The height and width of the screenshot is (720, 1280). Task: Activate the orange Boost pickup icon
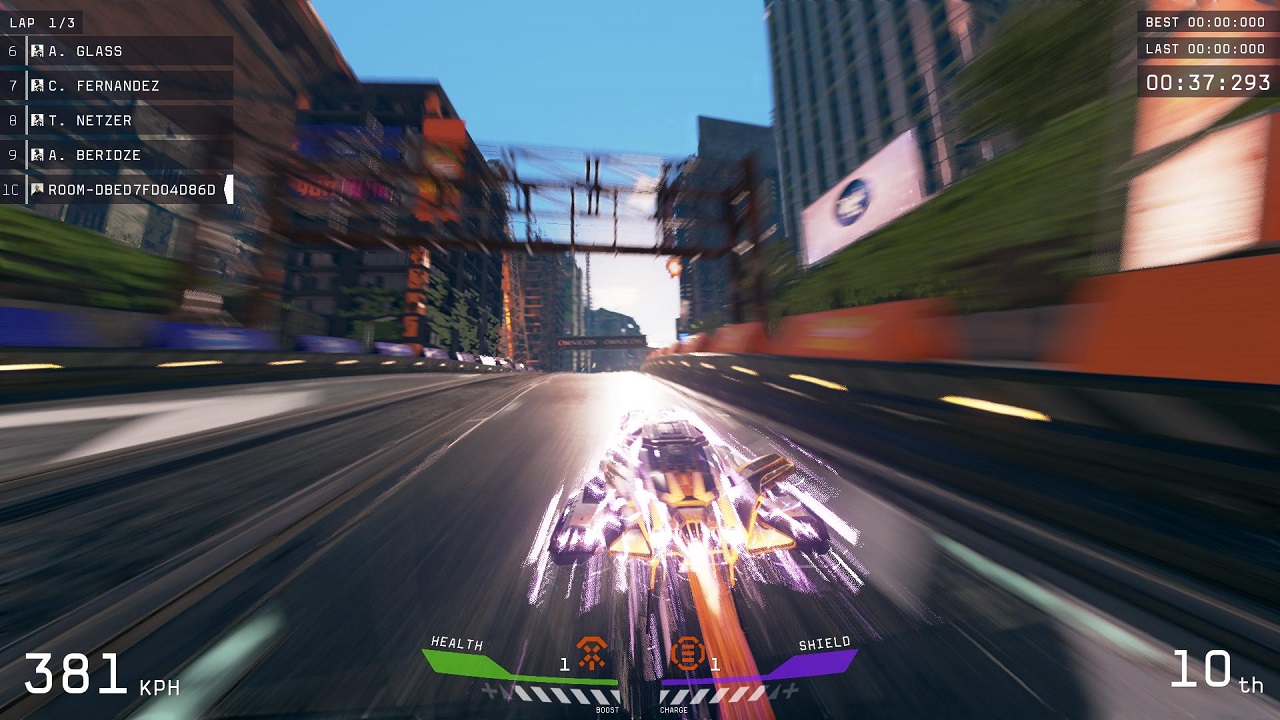(592, 655)
